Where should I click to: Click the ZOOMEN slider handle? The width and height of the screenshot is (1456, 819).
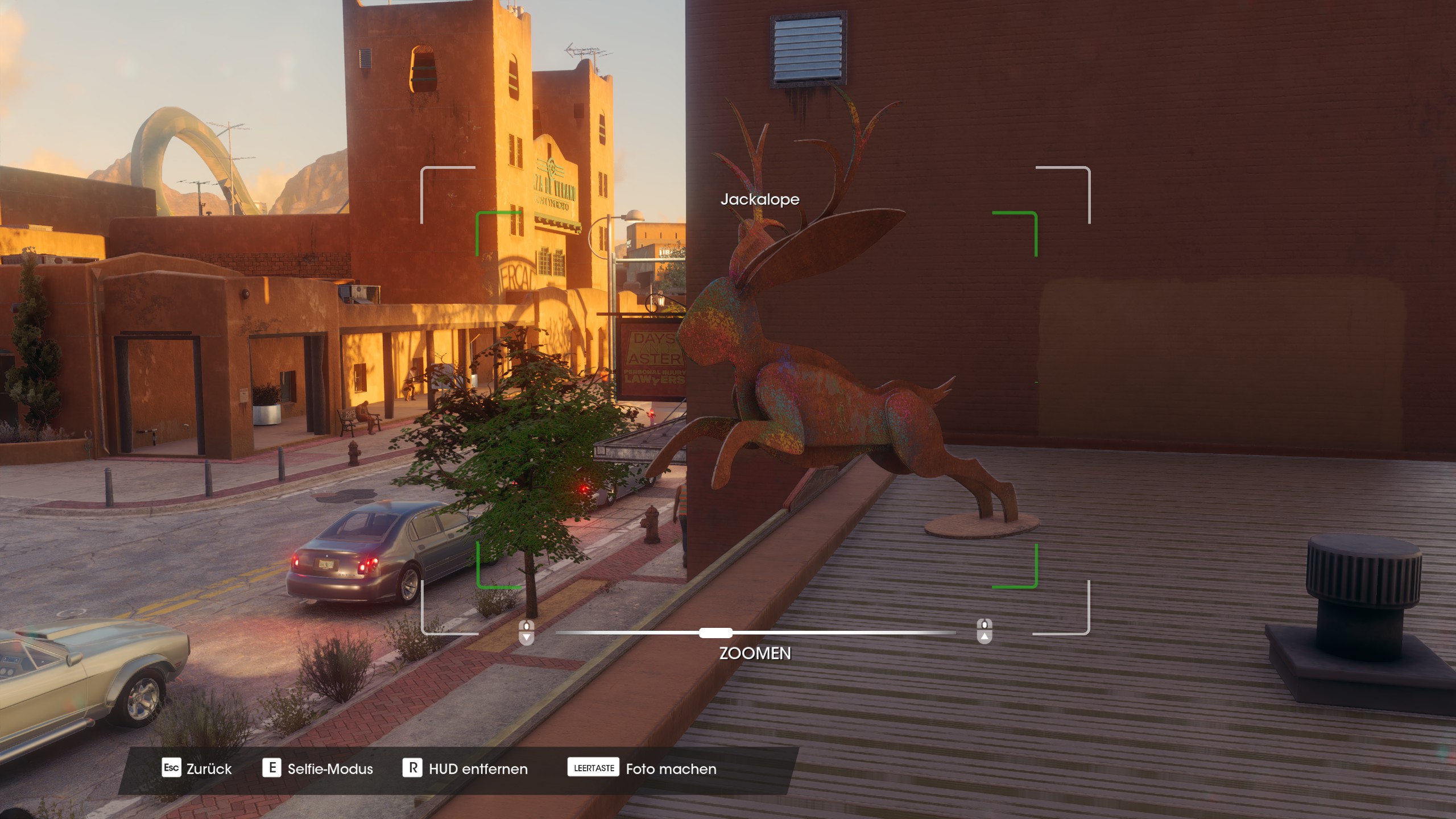pyautogui.click(x=715, y=632)
